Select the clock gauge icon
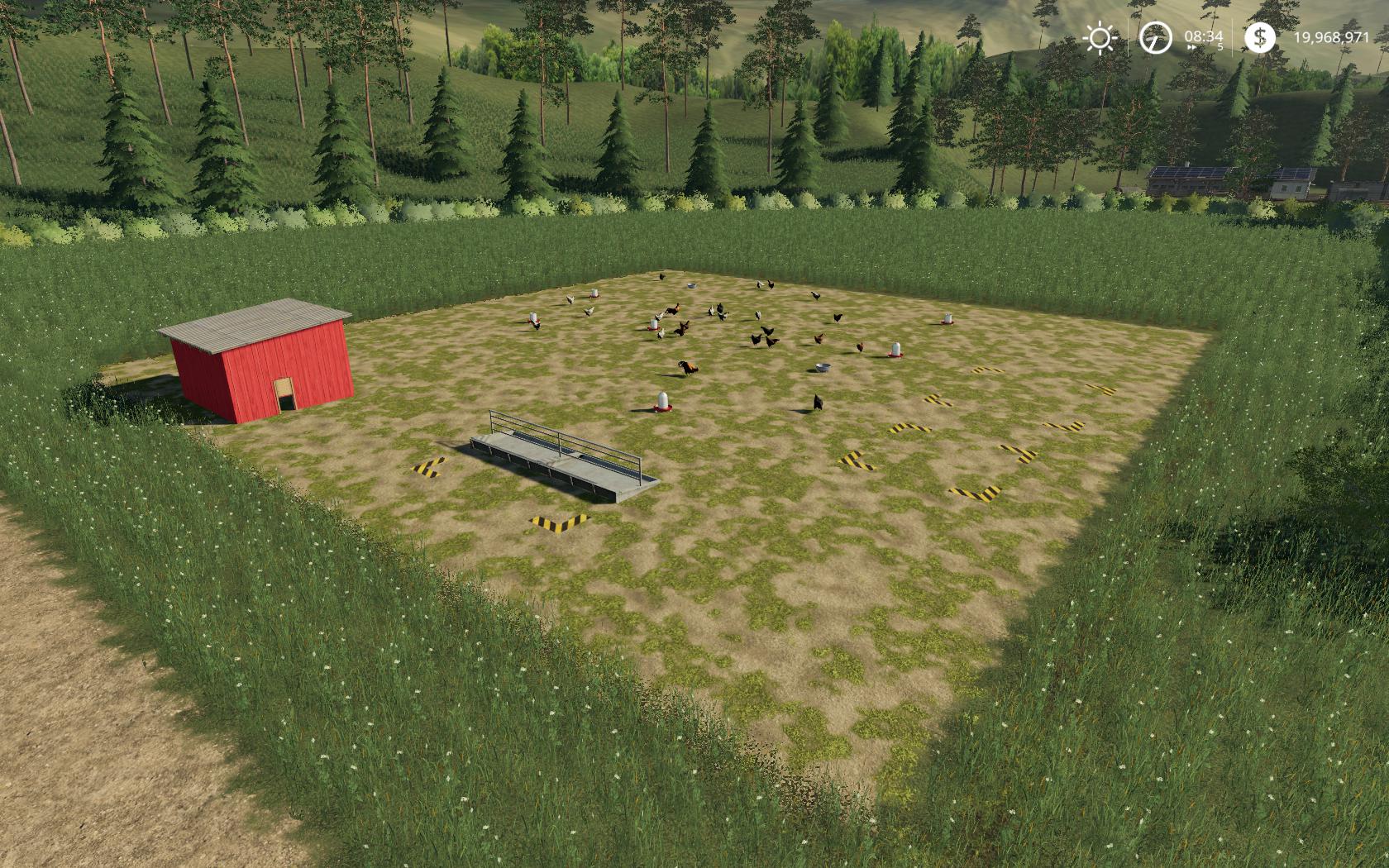 click(x=1156, y=38)
